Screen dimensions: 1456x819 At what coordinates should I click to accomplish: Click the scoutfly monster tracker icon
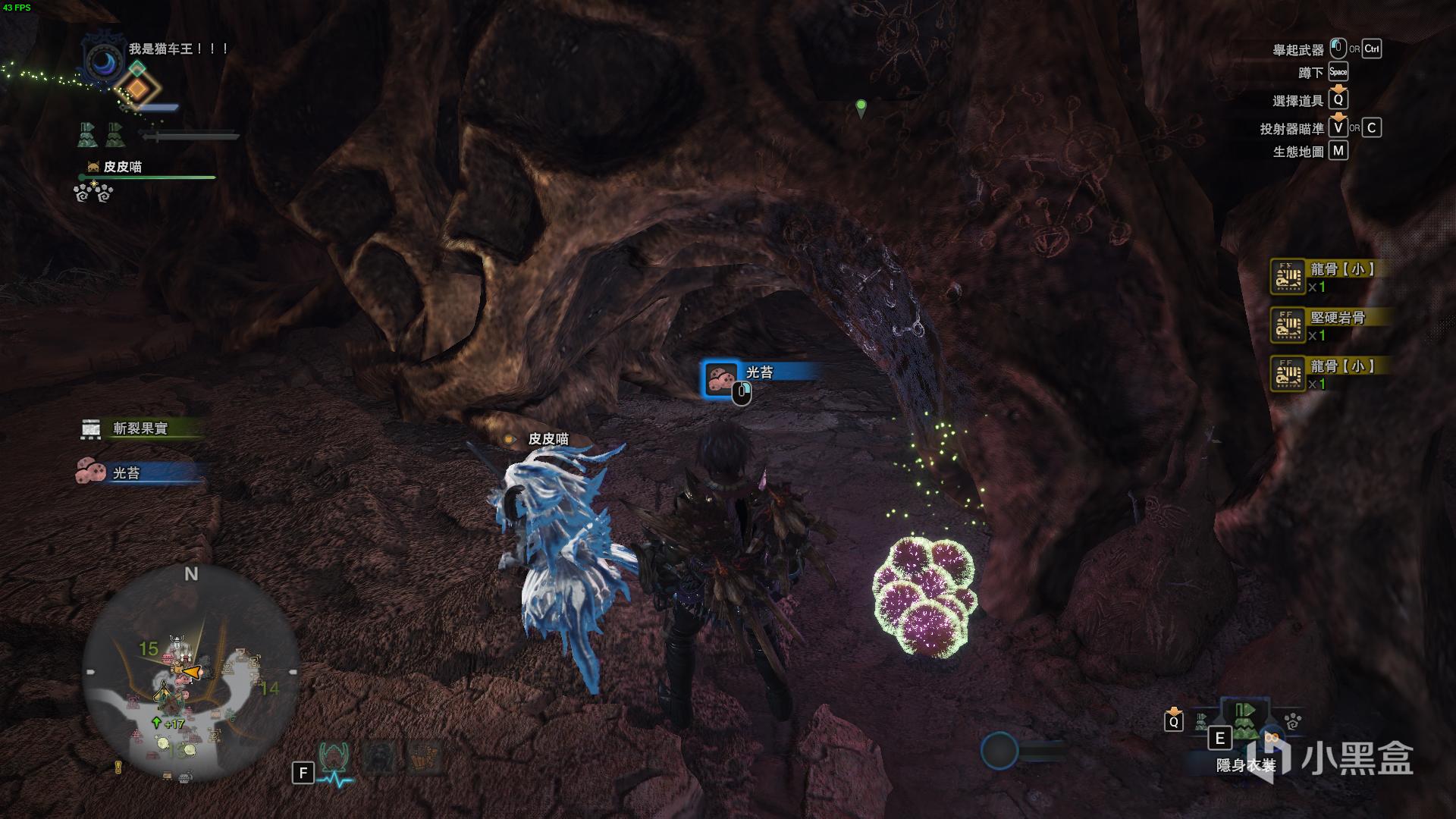[x=334, y=757]
